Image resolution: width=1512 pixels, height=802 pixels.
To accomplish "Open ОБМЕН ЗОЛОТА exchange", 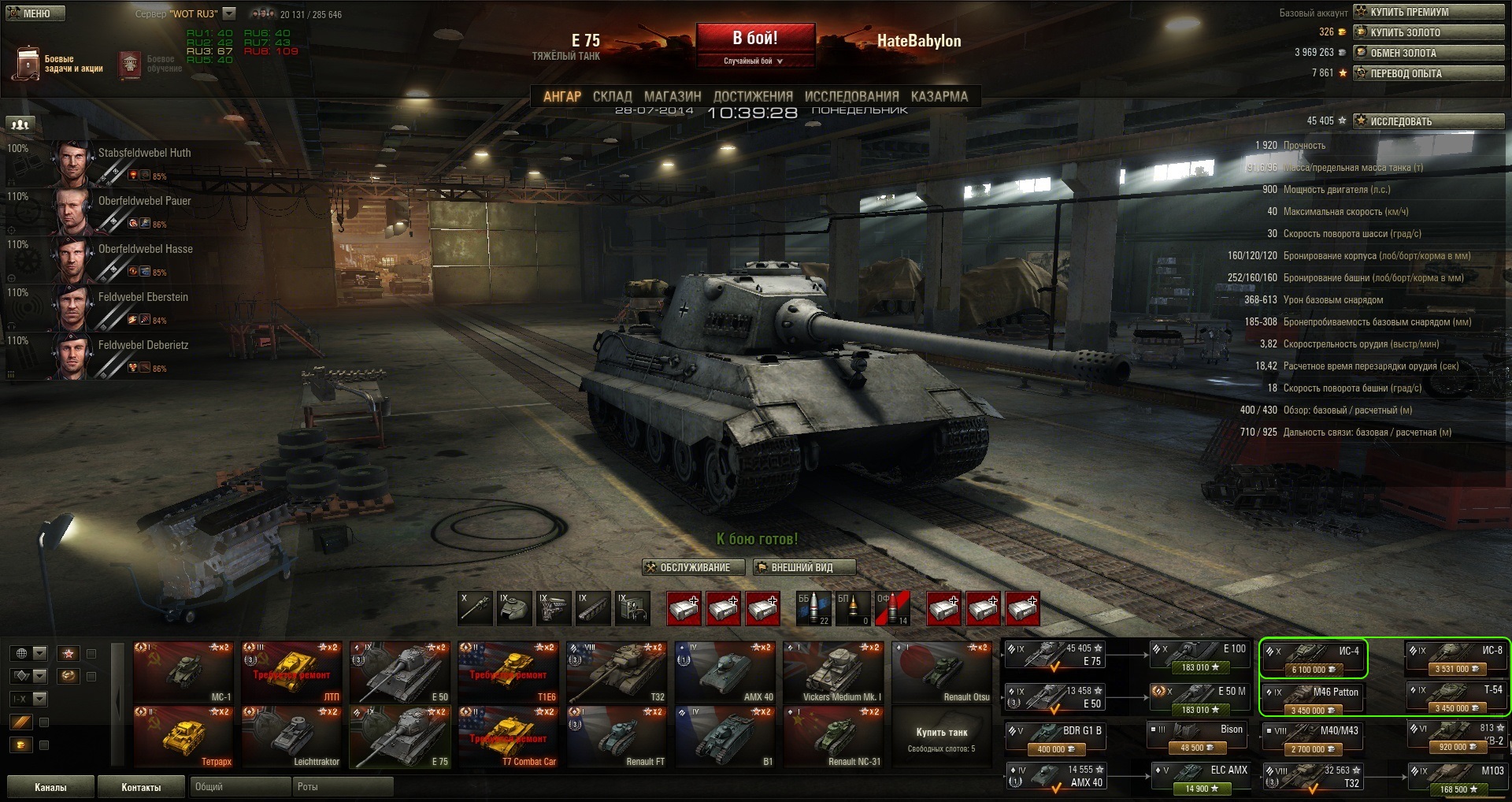I will [x=1428, y=53].
